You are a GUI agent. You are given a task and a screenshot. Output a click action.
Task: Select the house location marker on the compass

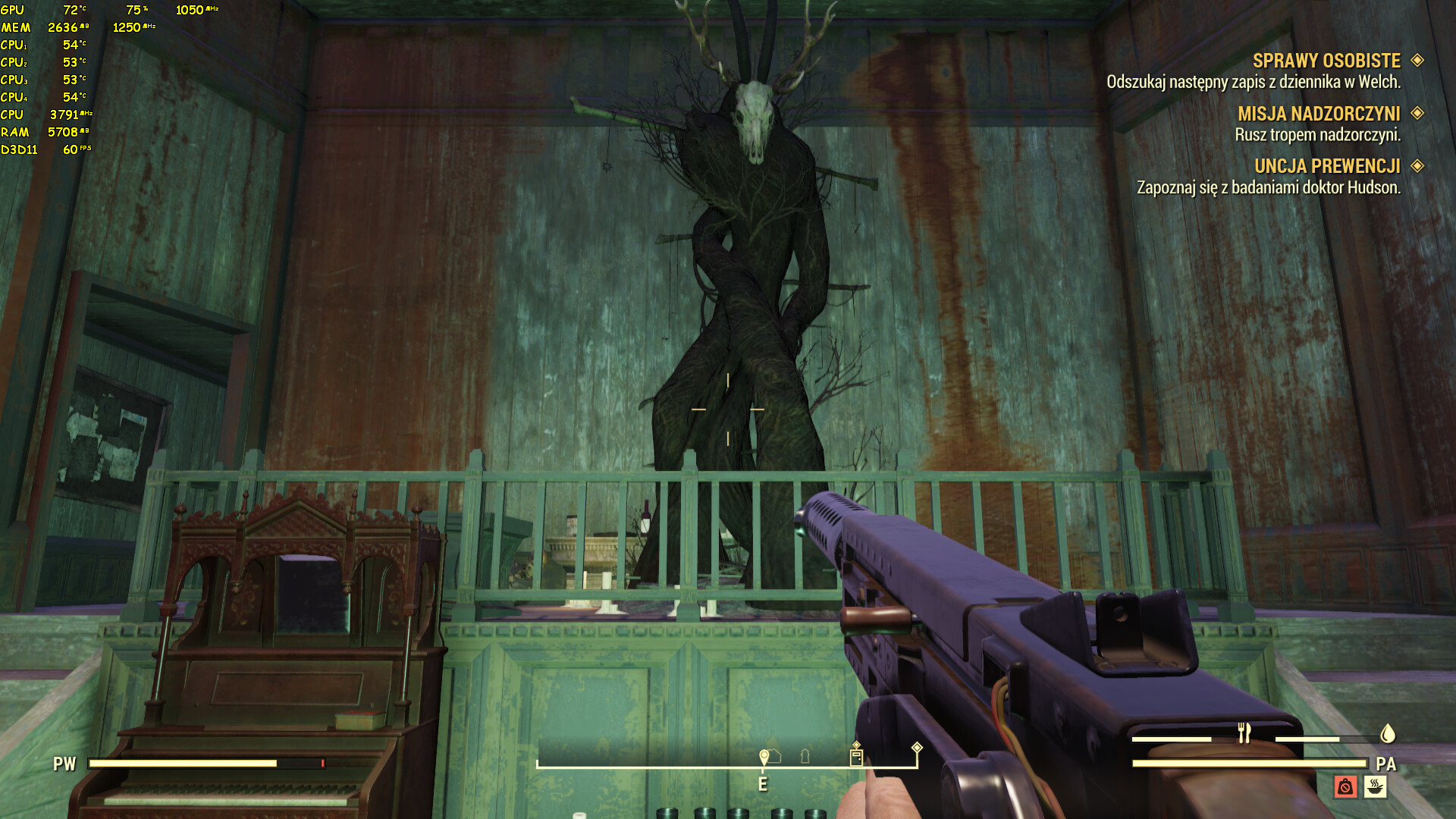pyautogui.click(x=775, y=756)
